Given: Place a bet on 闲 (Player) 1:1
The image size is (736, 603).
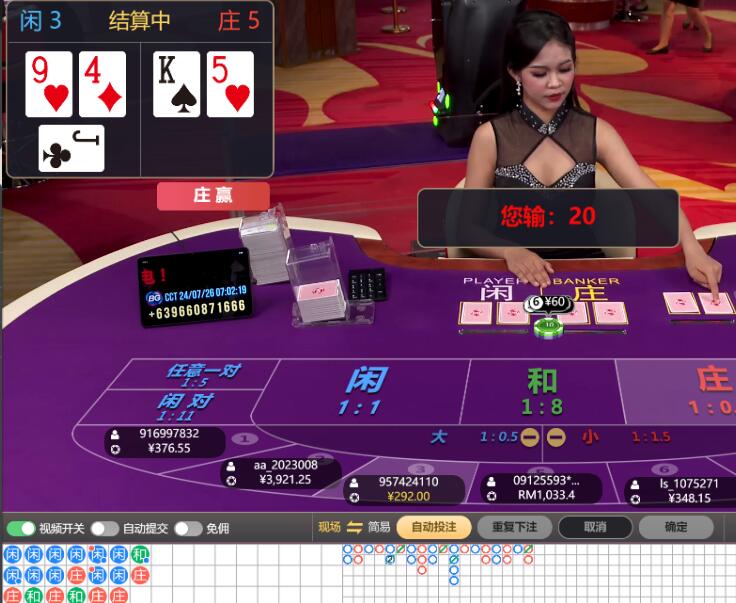Looking at the screenshot, I should click(365, 390).
